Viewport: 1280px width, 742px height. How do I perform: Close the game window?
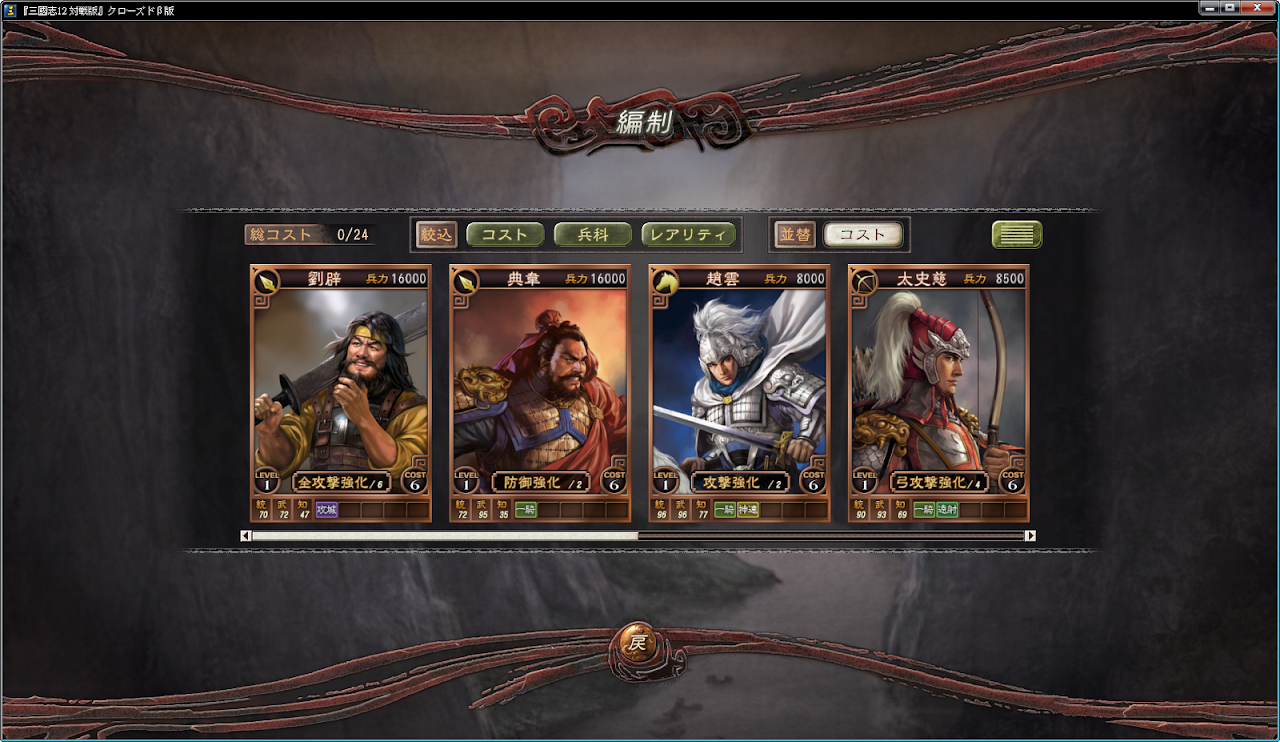(1258, 8)
